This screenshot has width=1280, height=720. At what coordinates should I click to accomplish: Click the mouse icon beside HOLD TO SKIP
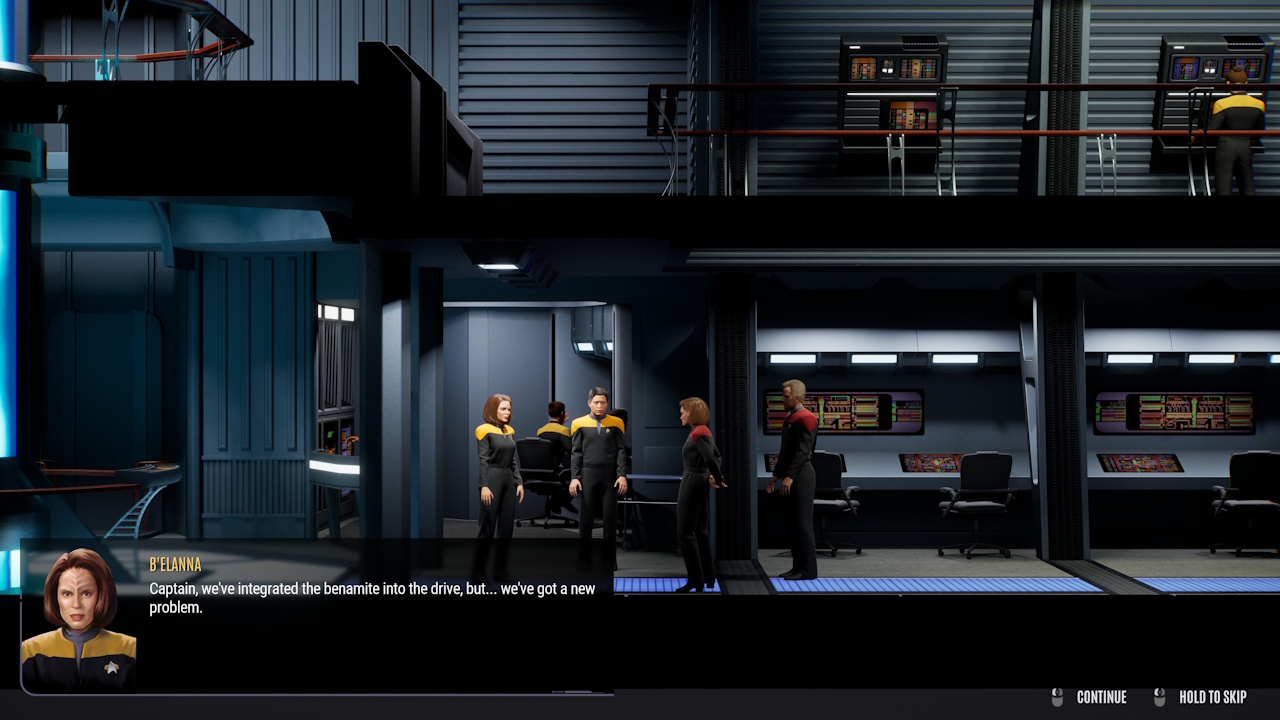(1160, 697)
